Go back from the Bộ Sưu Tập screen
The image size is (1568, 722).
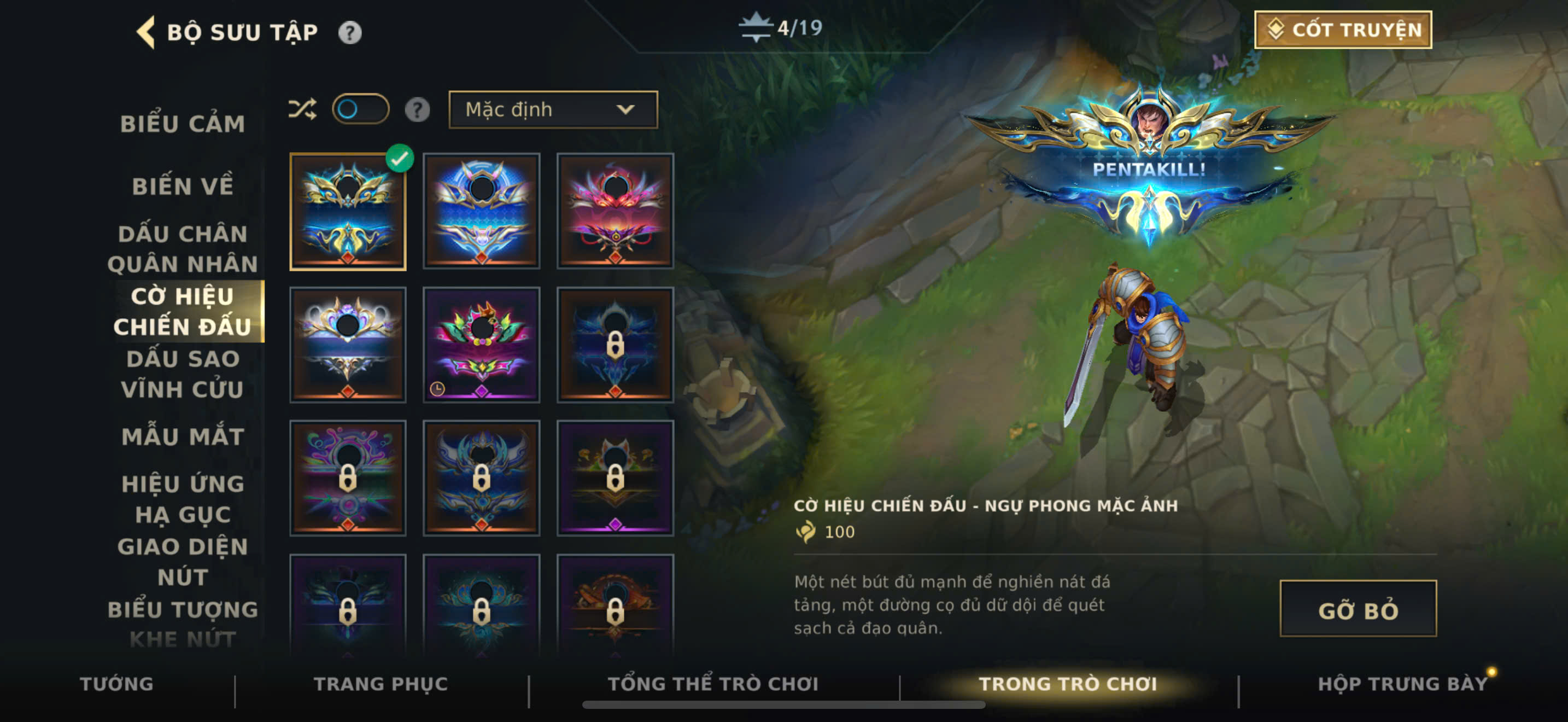pos(146,32)
